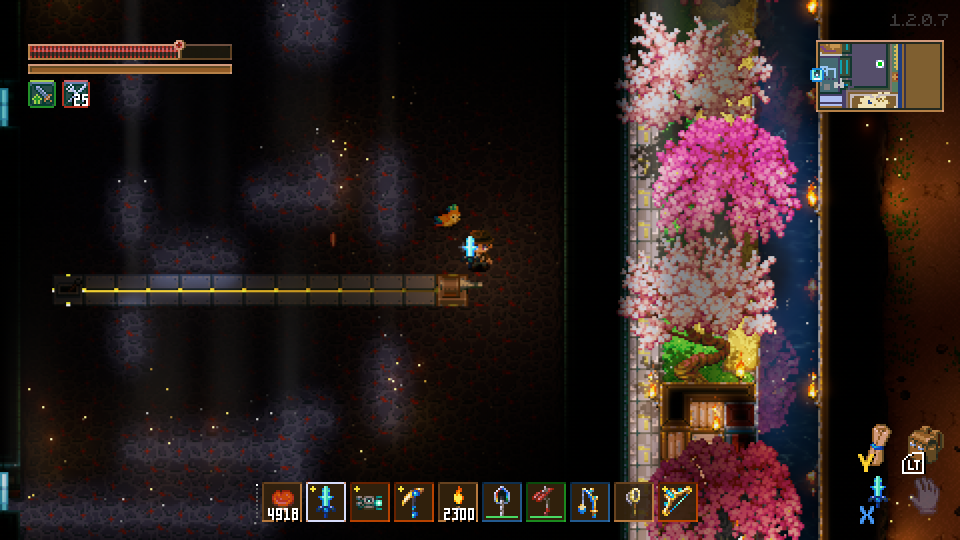Viewport: 960px width, 540px height.
Task: Equip the pickaxe from the hotbar
Action: pyautogui.click(x=414, y=502)
